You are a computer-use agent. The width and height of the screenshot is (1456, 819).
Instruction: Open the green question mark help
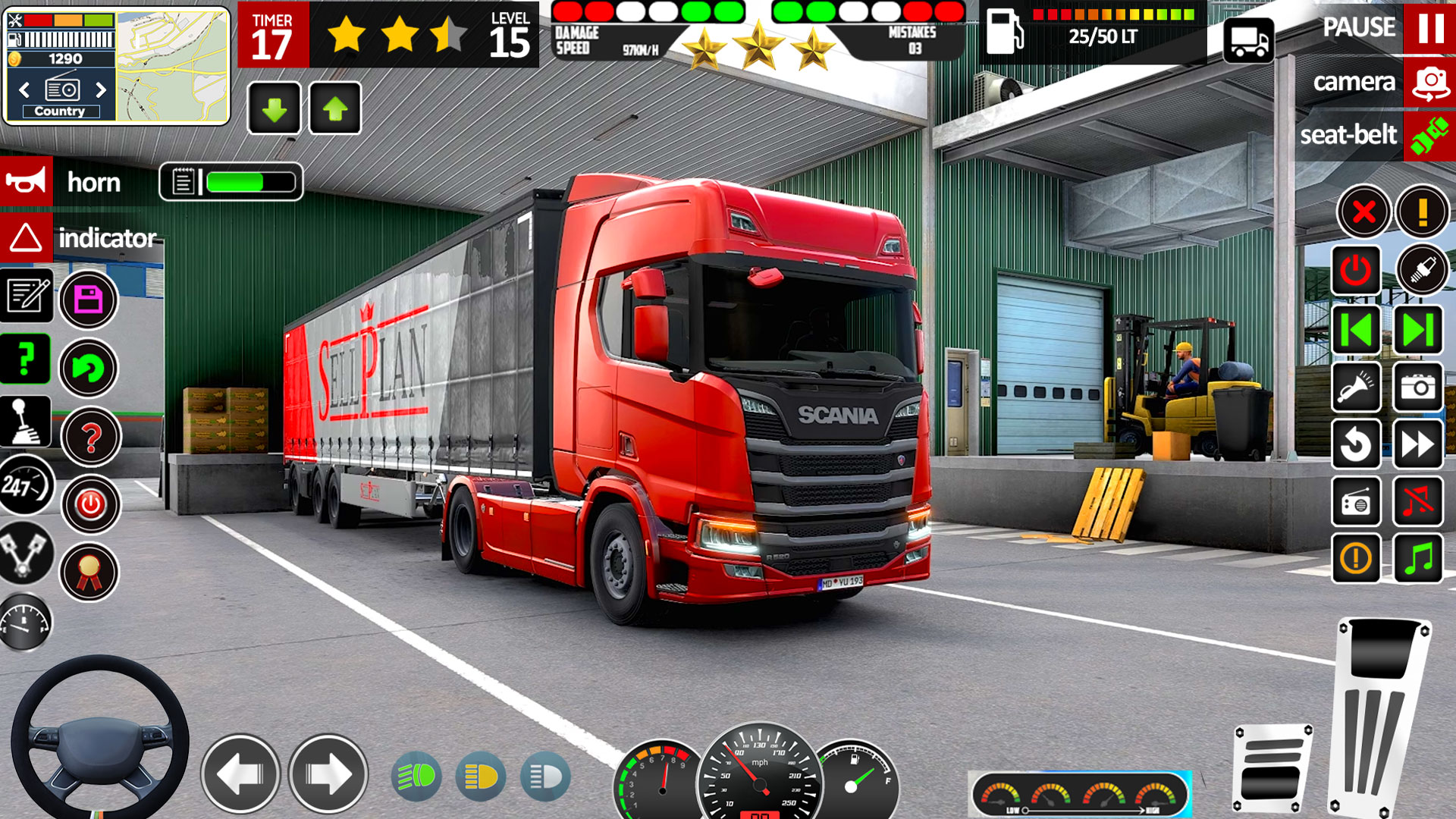click(x=25, y=359)
